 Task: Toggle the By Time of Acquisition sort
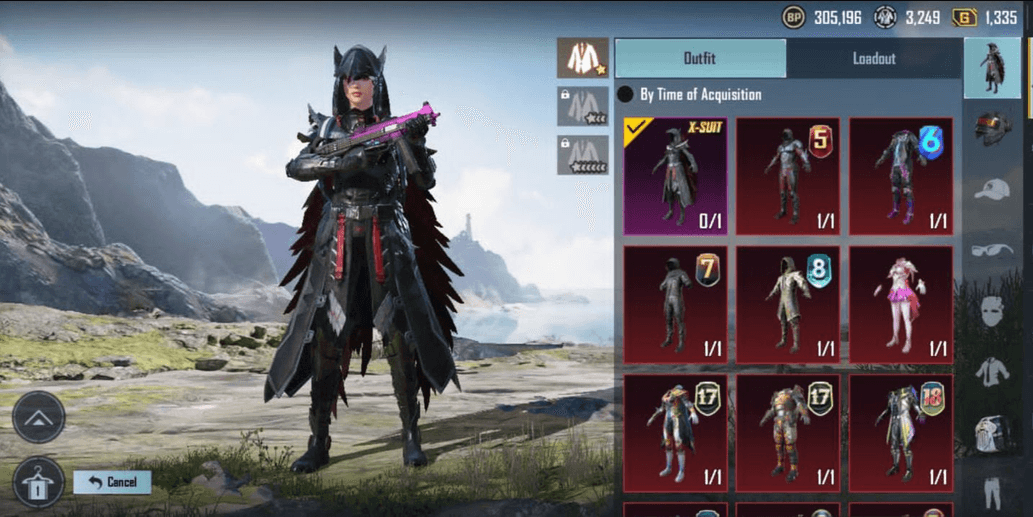[626, 95]
